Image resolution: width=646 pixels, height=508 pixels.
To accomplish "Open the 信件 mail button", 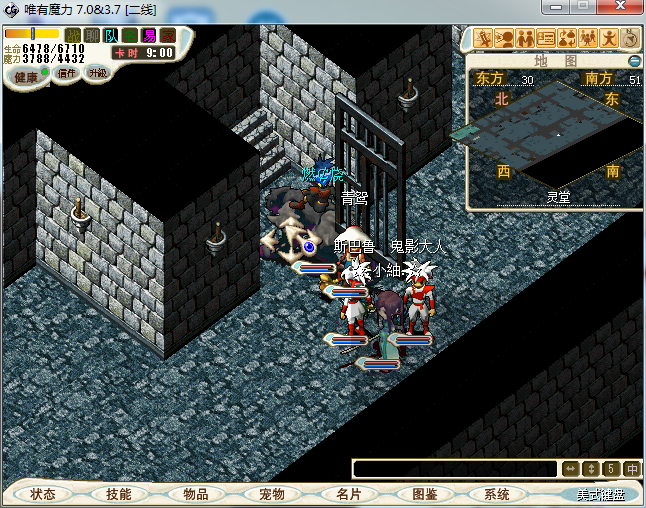I will coord(67,73).
